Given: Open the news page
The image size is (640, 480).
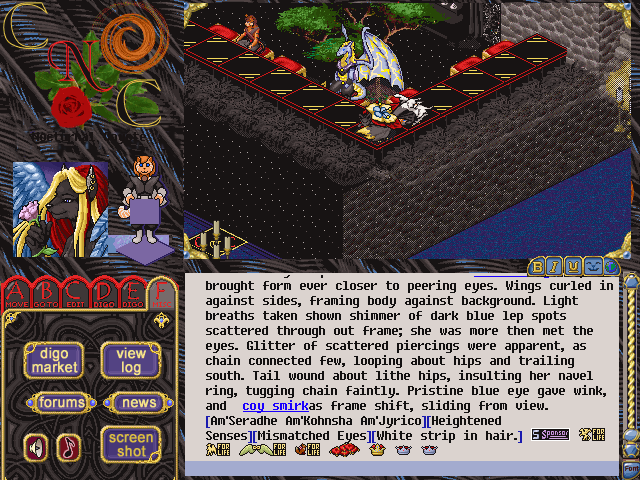Looking at the screenshot, I should [132, 402].
